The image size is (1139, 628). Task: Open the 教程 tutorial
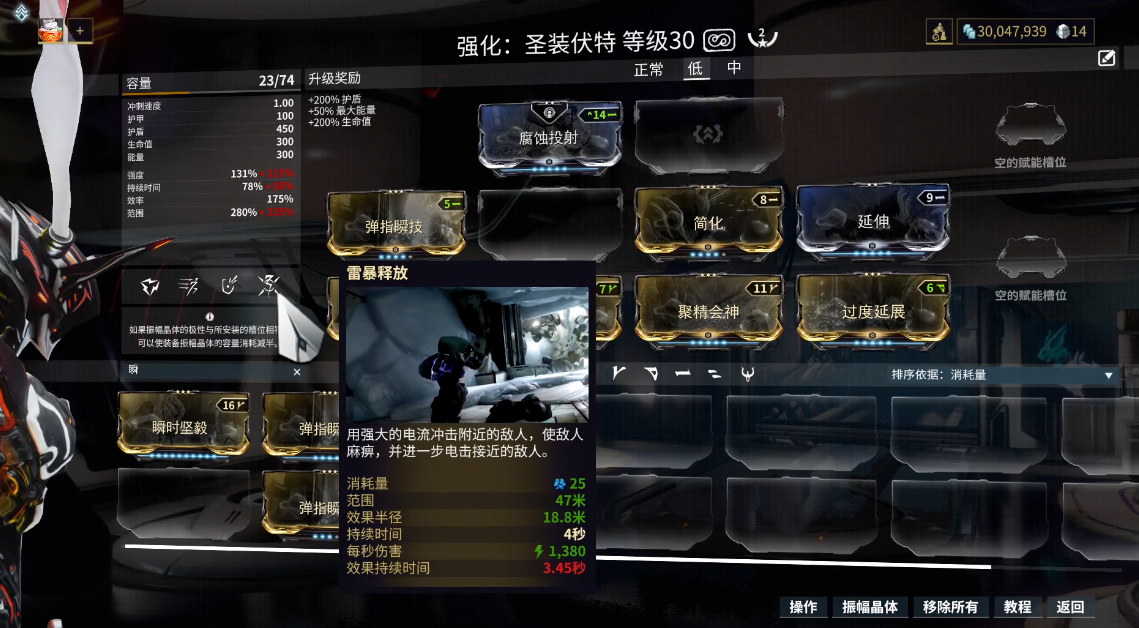point(1017,607)
